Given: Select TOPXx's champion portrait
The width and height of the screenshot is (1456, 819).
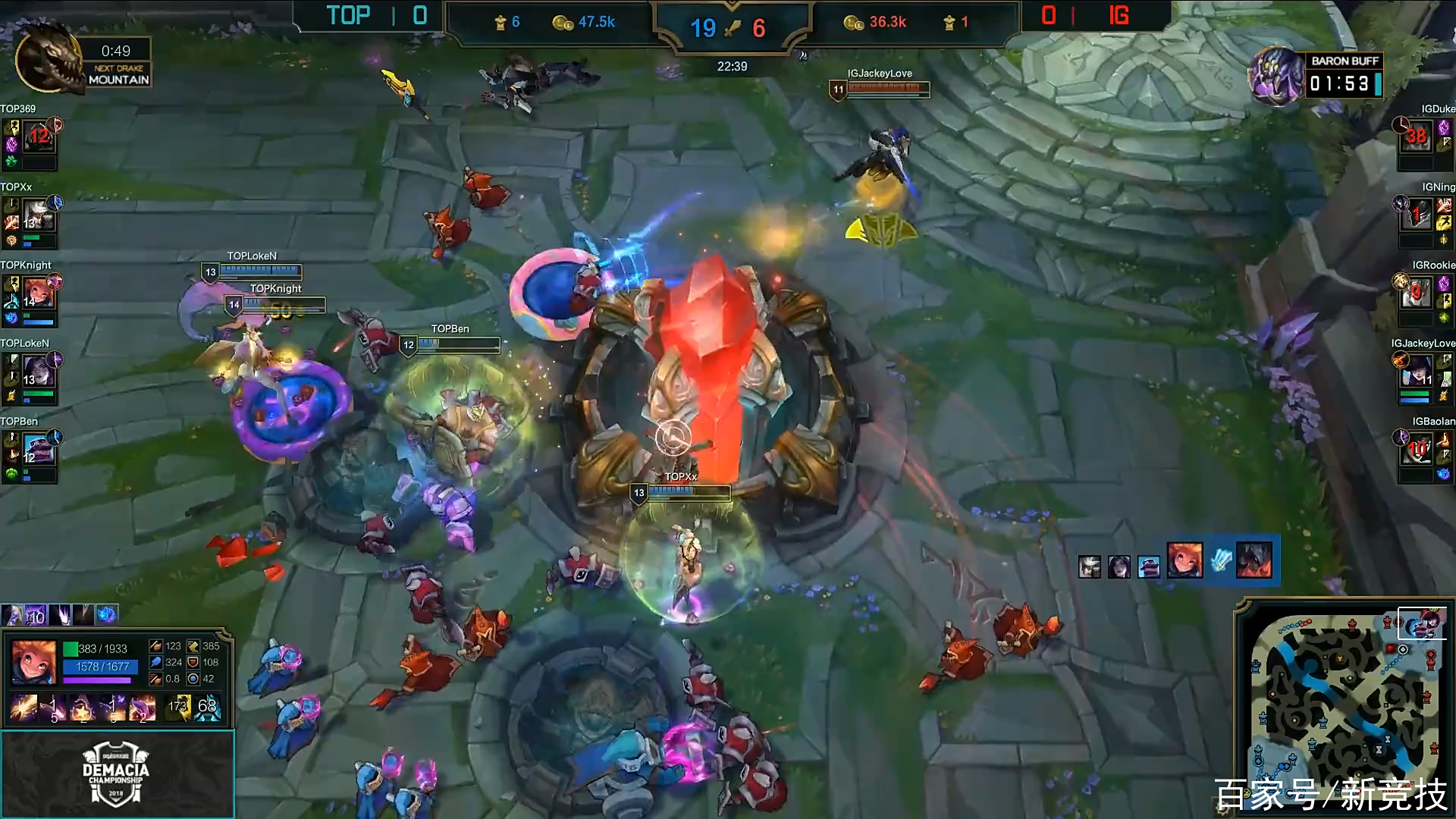Looking at the screenshot, I should (38, 215).
